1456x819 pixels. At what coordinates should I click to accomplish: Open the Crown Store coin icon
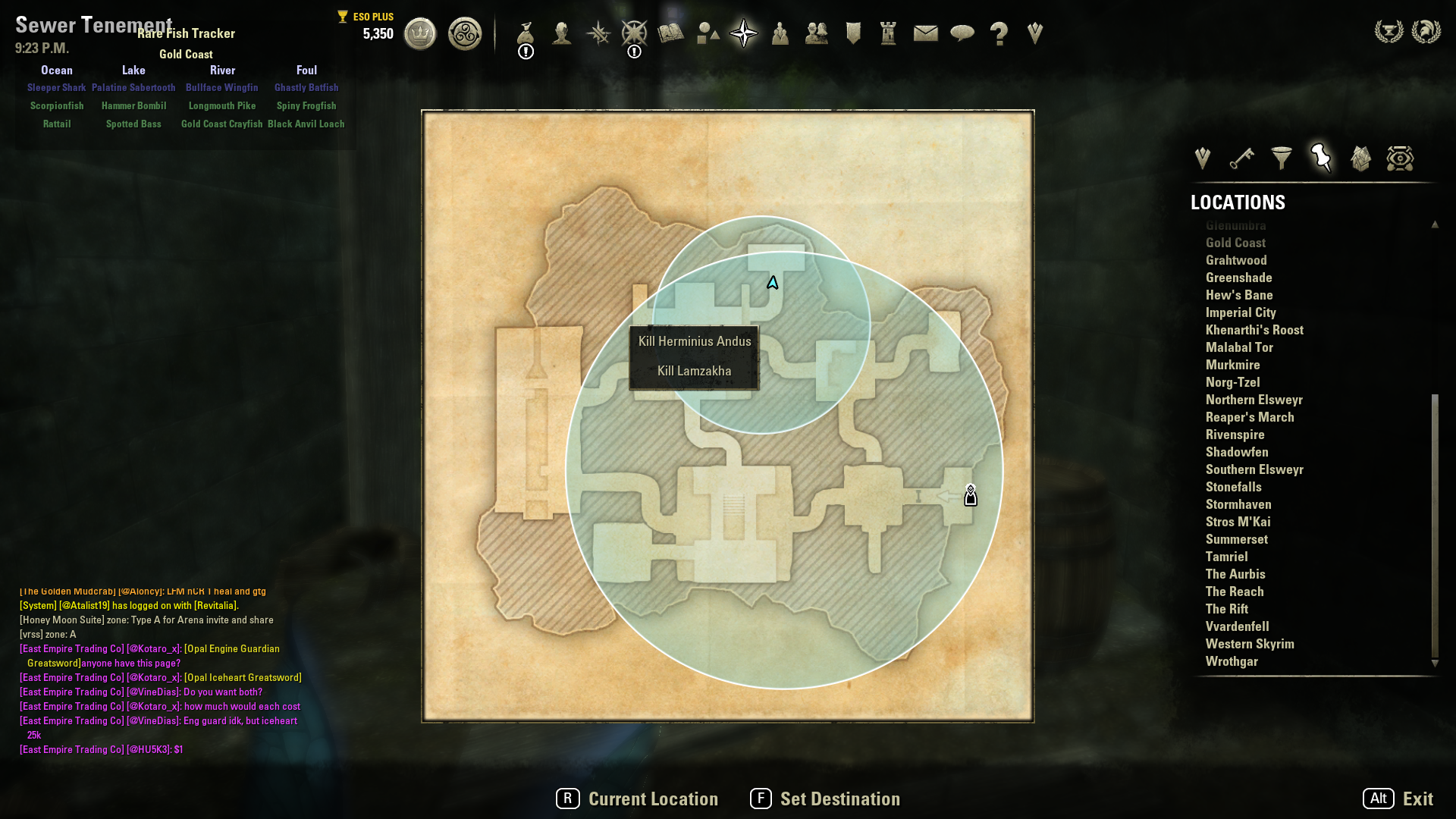420,34
